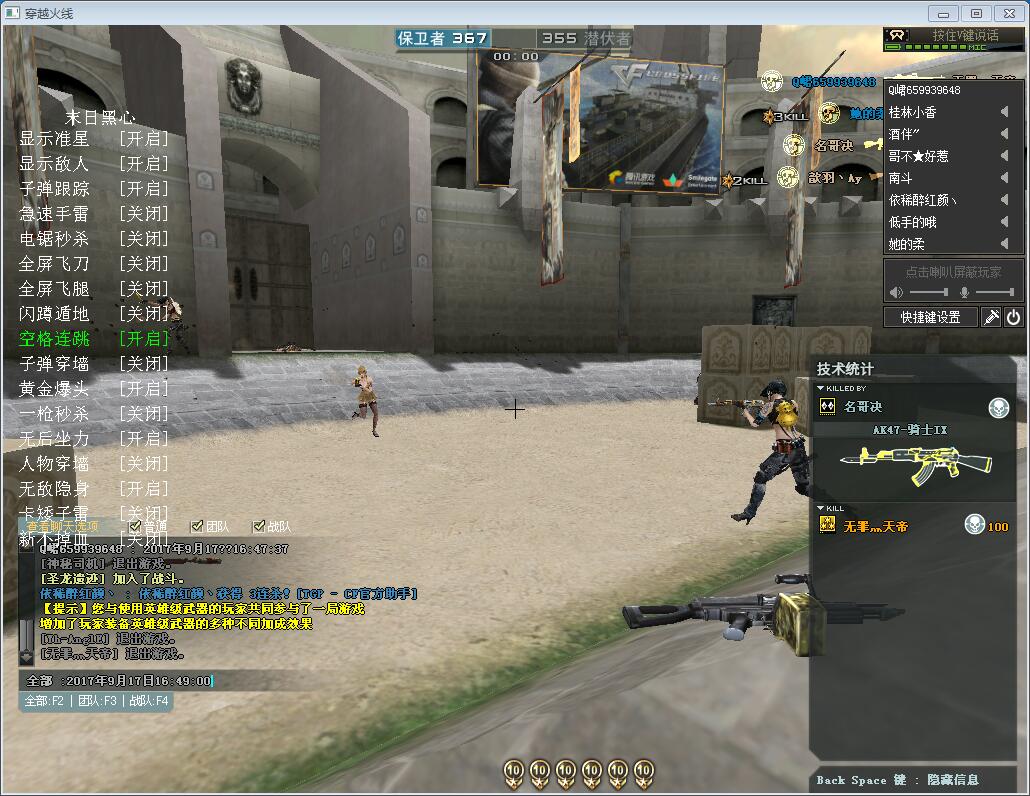
Task: Focus the chat message input field
Action: point(120,681)
